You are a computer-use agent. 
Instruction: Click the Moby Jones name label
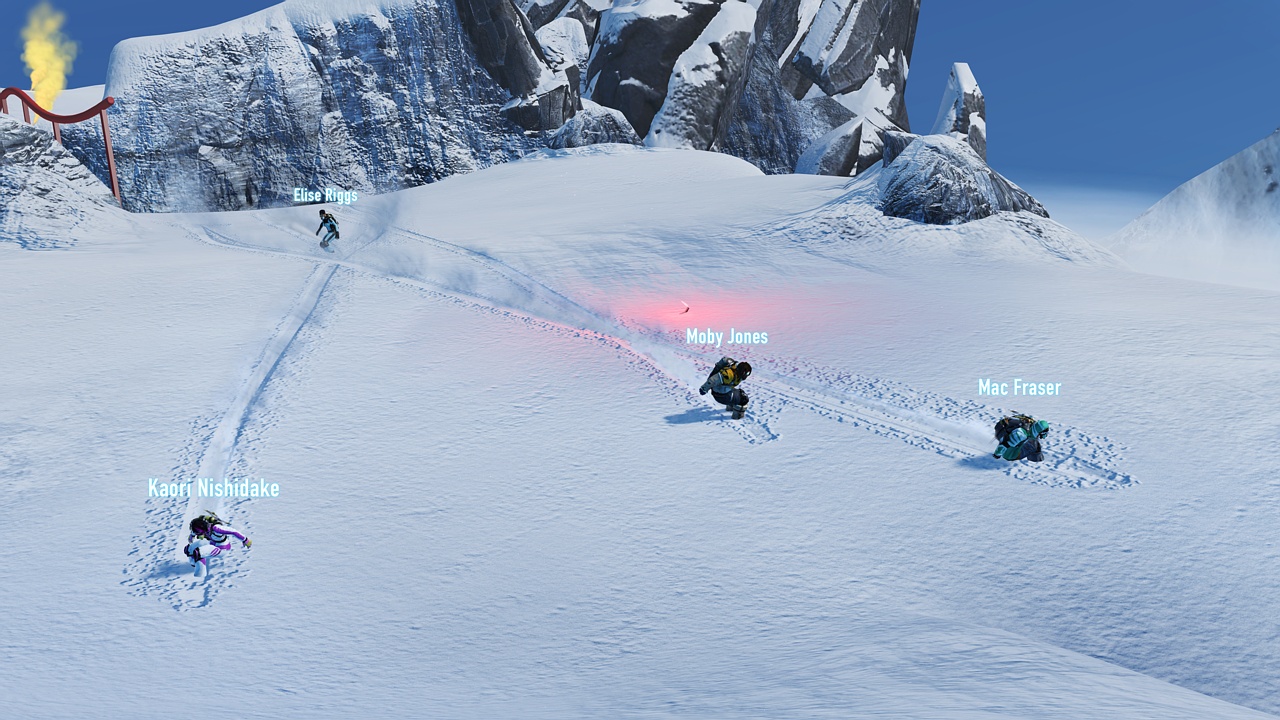(x=728, y=337)
